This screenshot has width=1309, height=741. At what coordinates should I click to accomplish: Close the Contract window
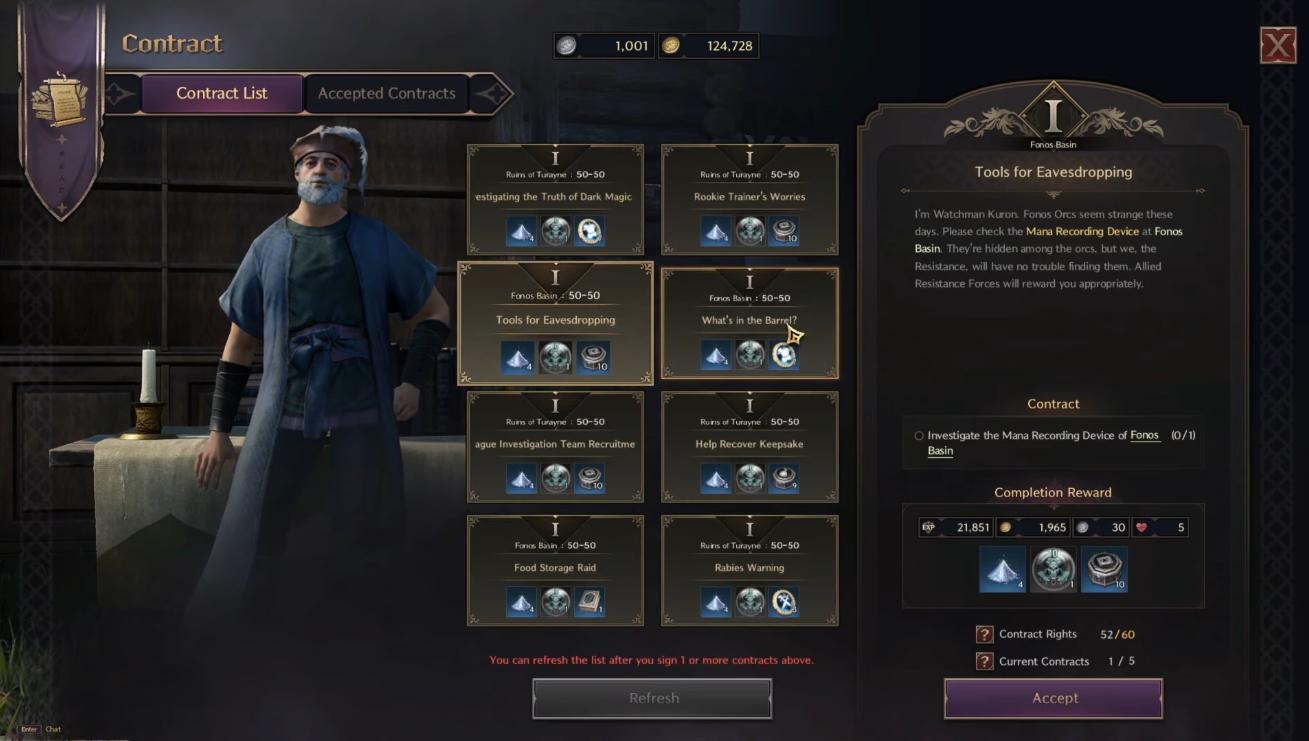tap(1277, 46)
